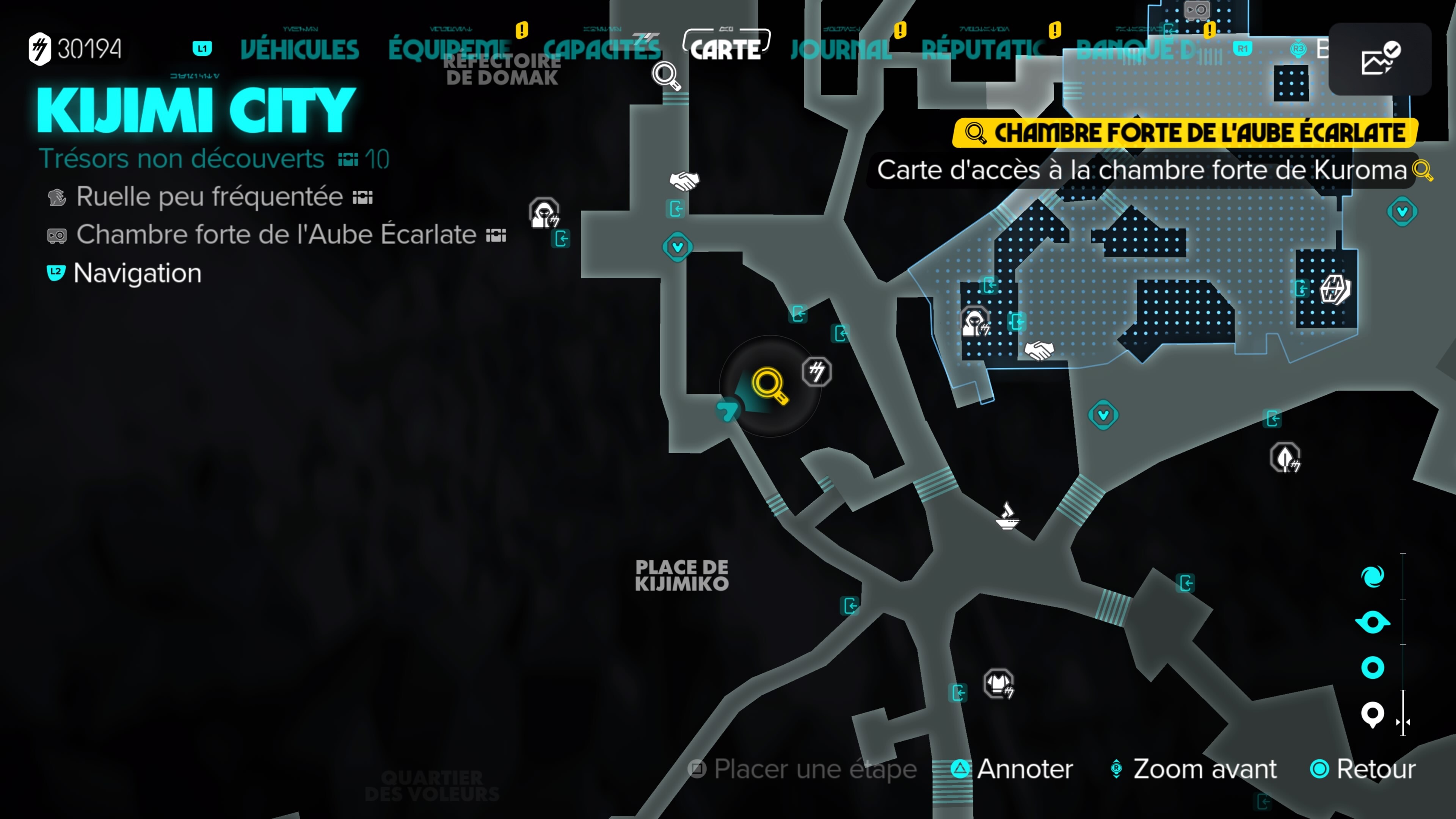Click the credits symbol marker beside the quest
The height and width of the screenshot is (819, 1456).
pos(817,372)
